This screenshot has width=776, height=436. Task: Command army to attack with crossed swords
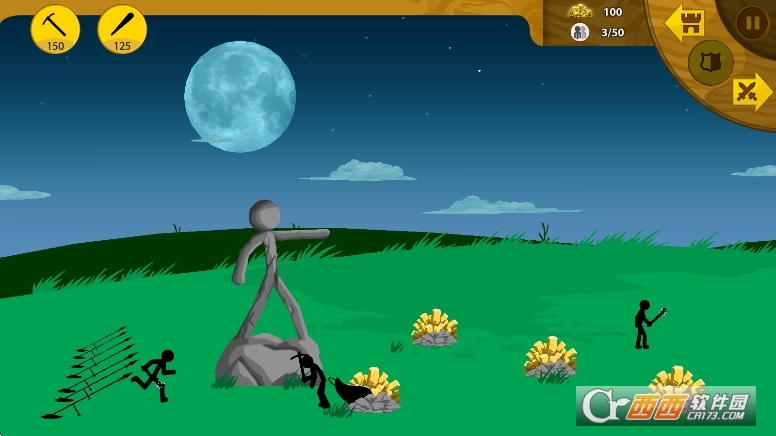point(750,92)
